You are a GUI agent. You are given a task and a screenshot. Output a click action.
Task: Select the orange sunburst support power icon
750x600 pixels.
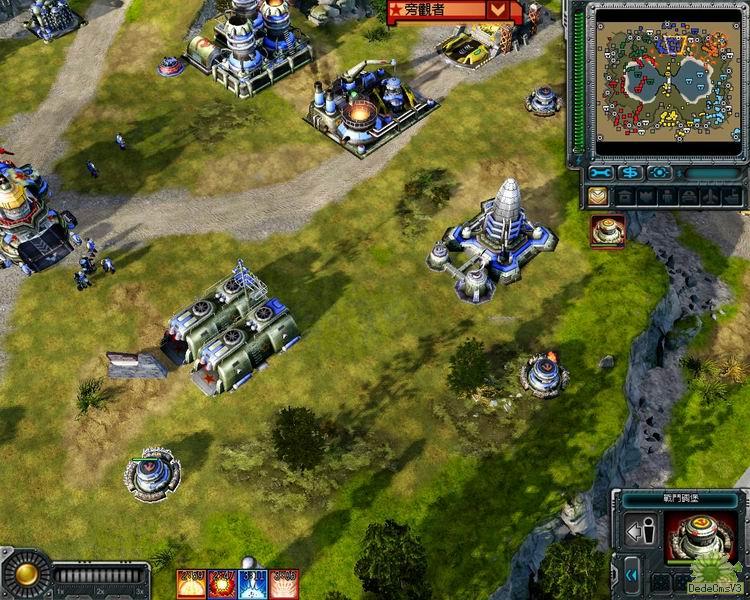click(192, 583)
